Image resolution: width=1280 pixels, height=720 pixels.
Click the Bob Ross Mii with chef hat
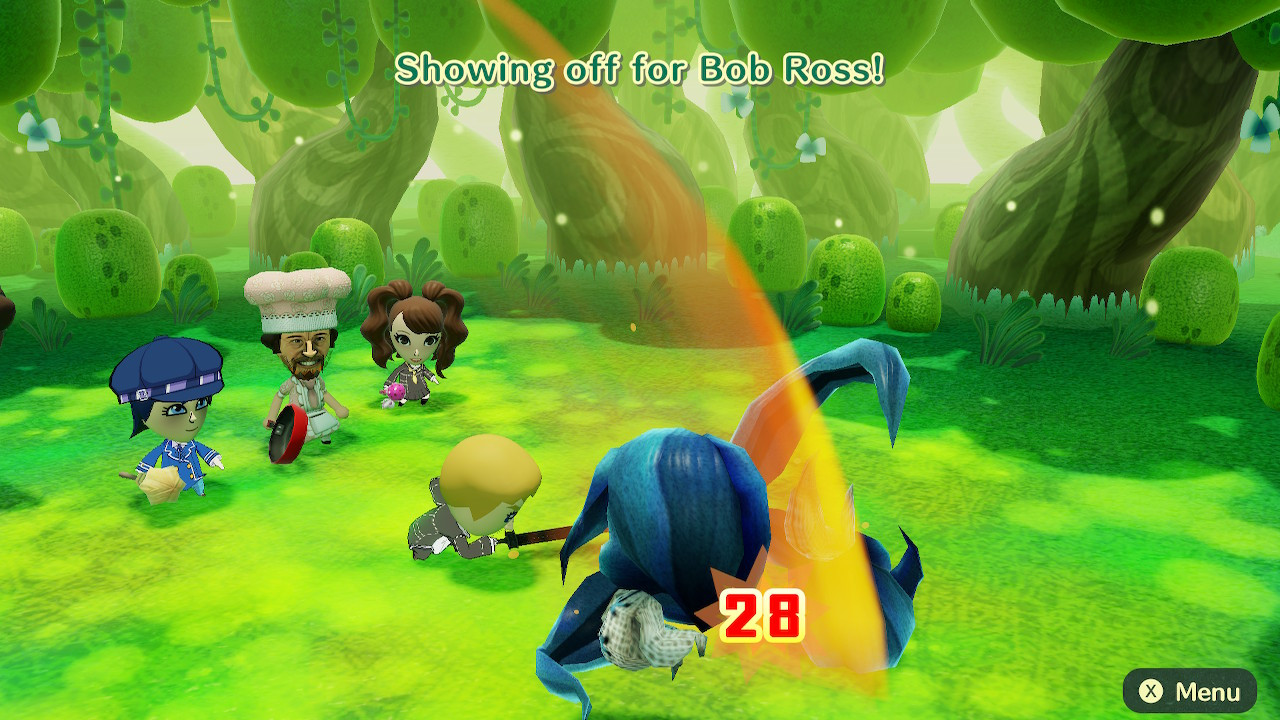[300, 350]
